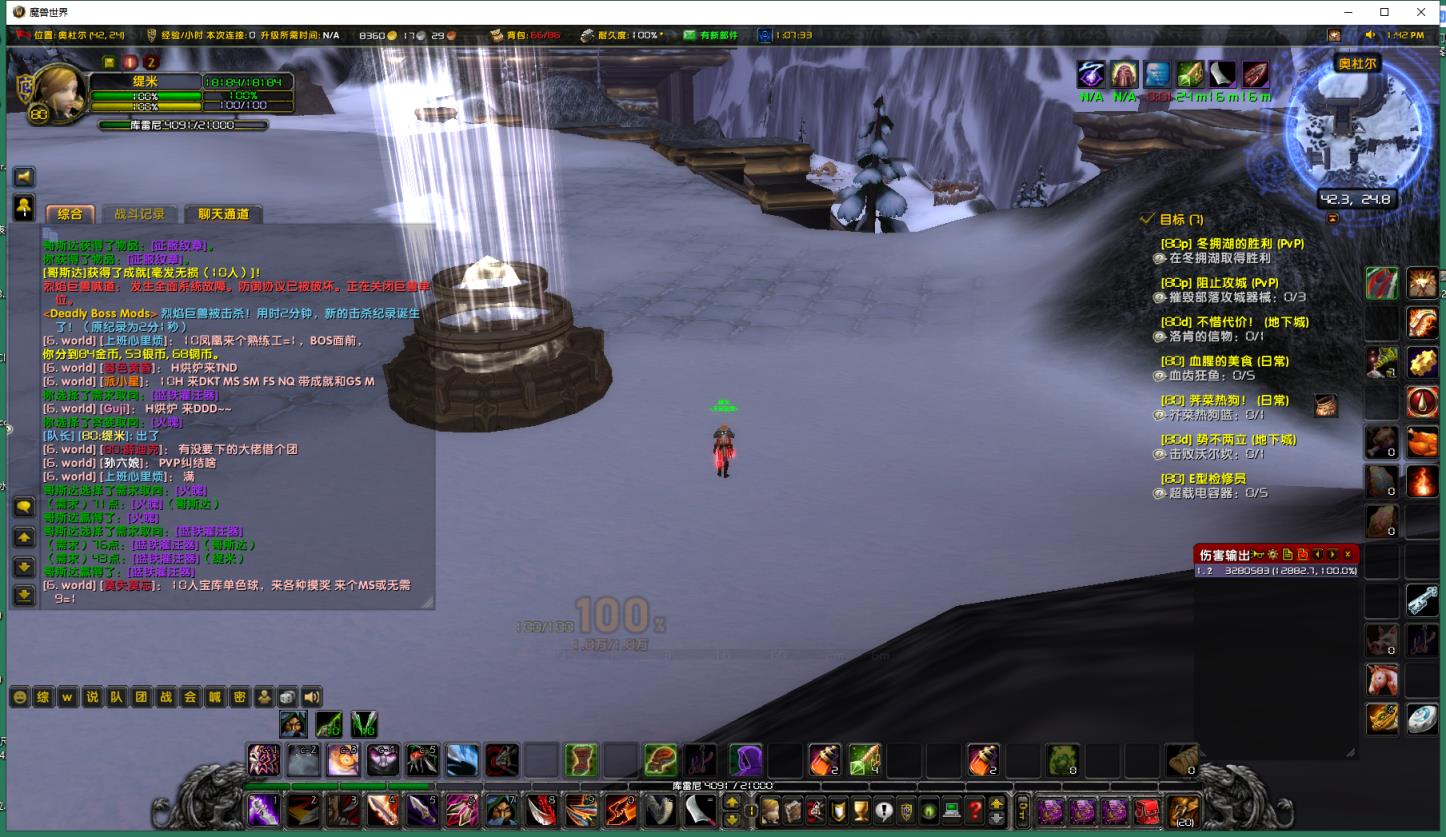Select the 血腥的美食 daily quest in tracker

tap(1224, 361)
